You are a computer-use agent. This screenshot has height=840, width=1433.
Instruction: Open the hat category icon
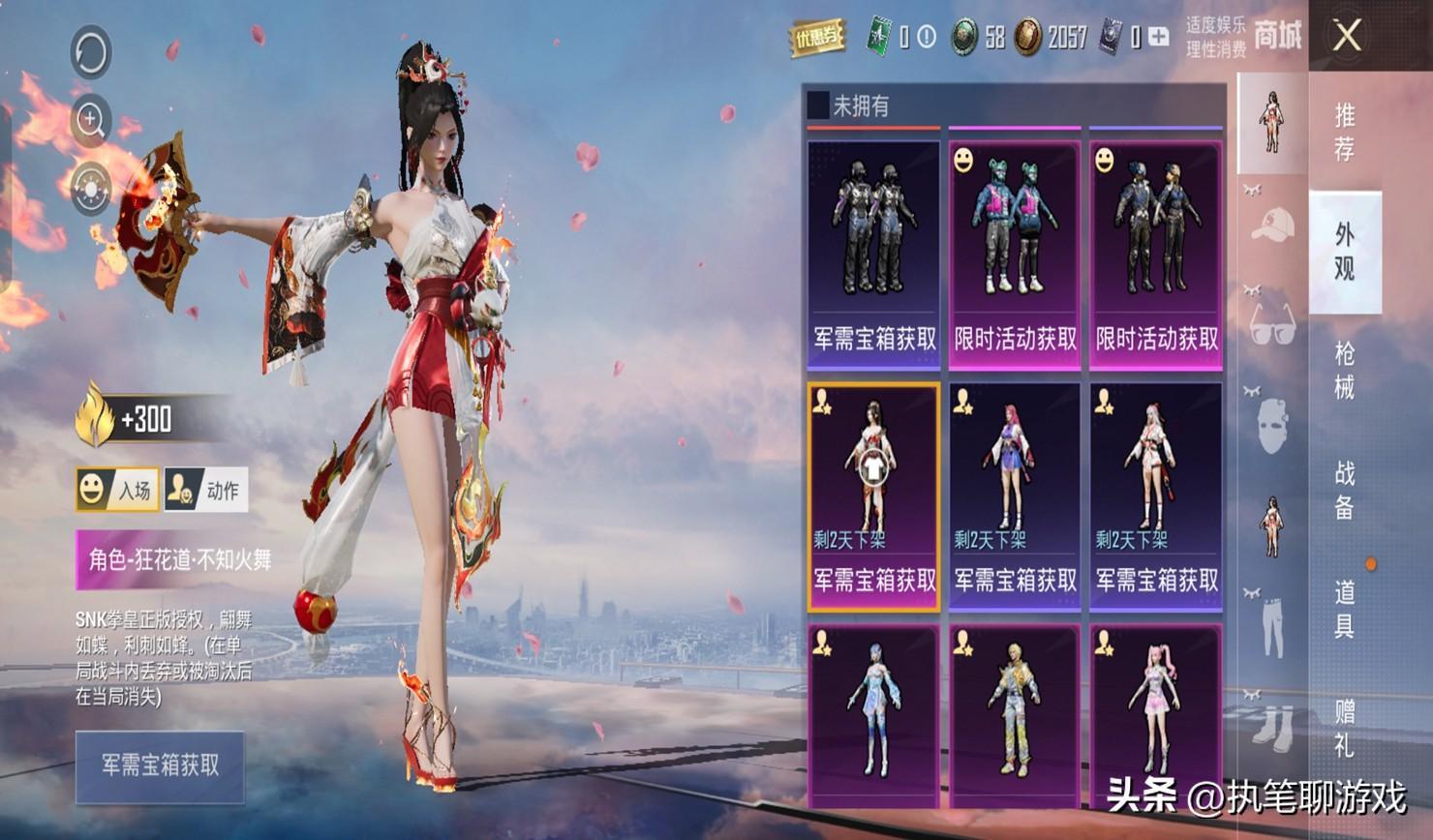(1272, 225)
